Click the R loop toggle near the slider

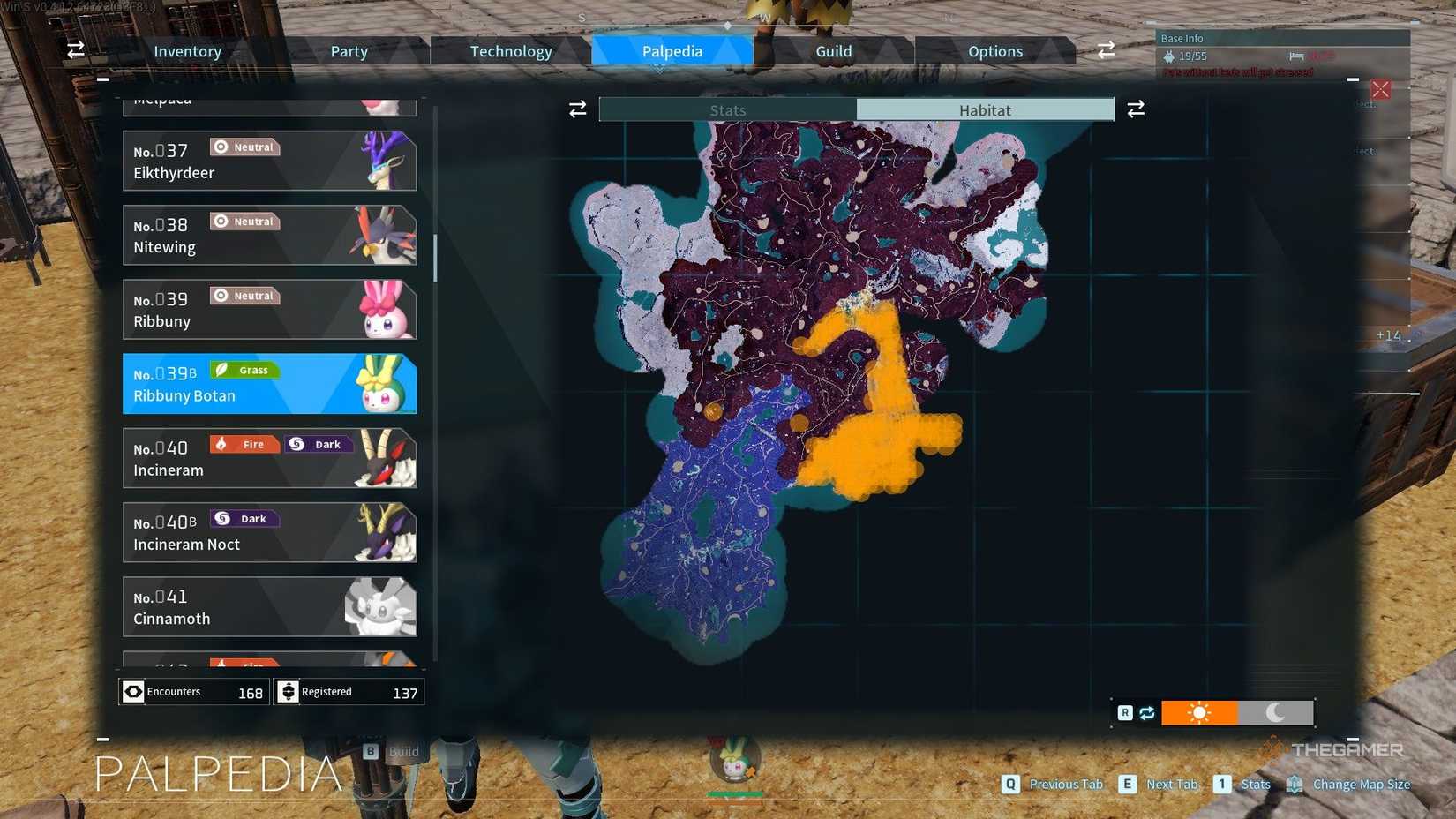(x=1126, y=712)
